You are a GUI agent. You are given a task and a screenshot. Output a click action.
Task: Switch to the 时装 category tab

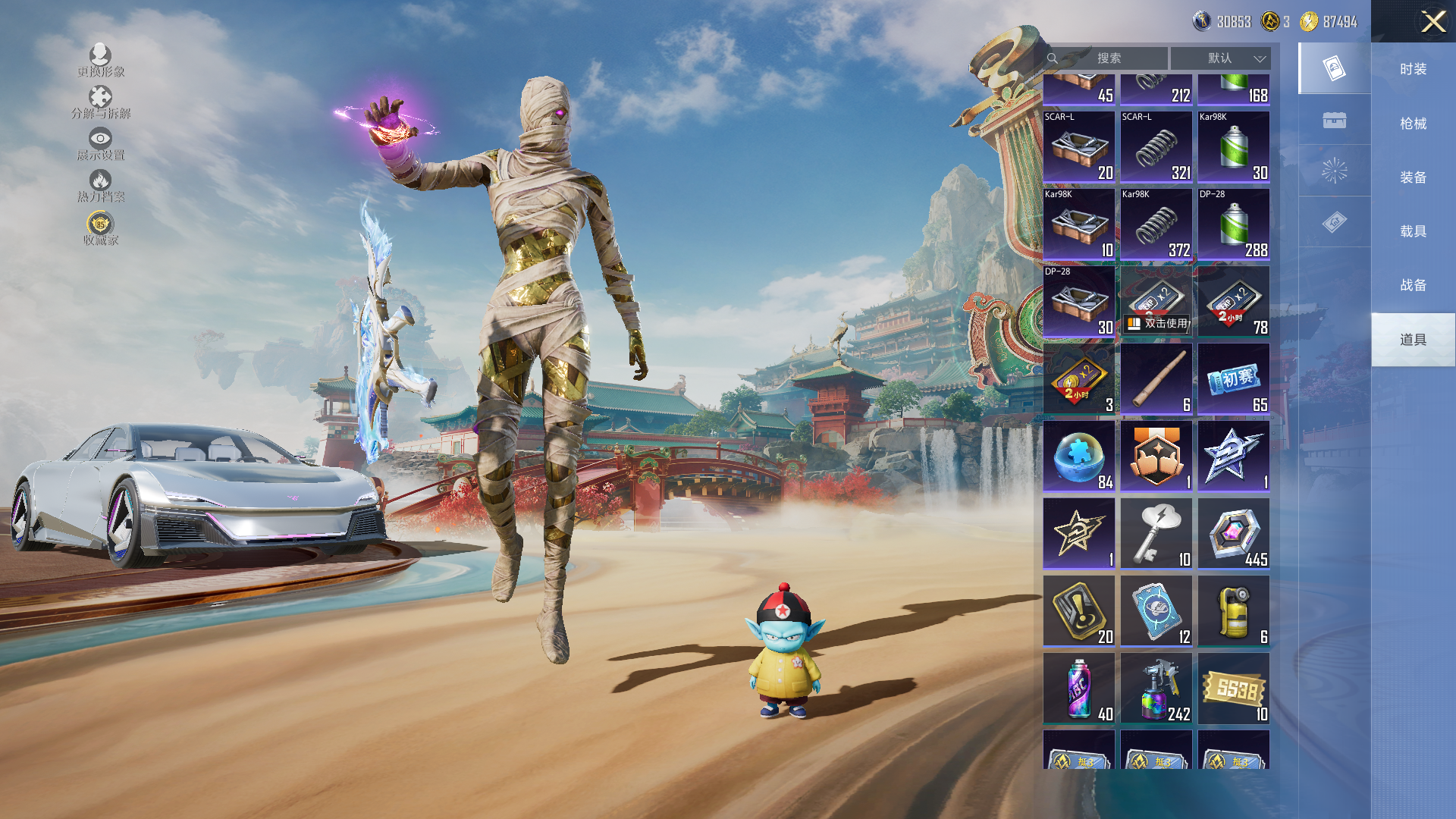coord(1413,69)
